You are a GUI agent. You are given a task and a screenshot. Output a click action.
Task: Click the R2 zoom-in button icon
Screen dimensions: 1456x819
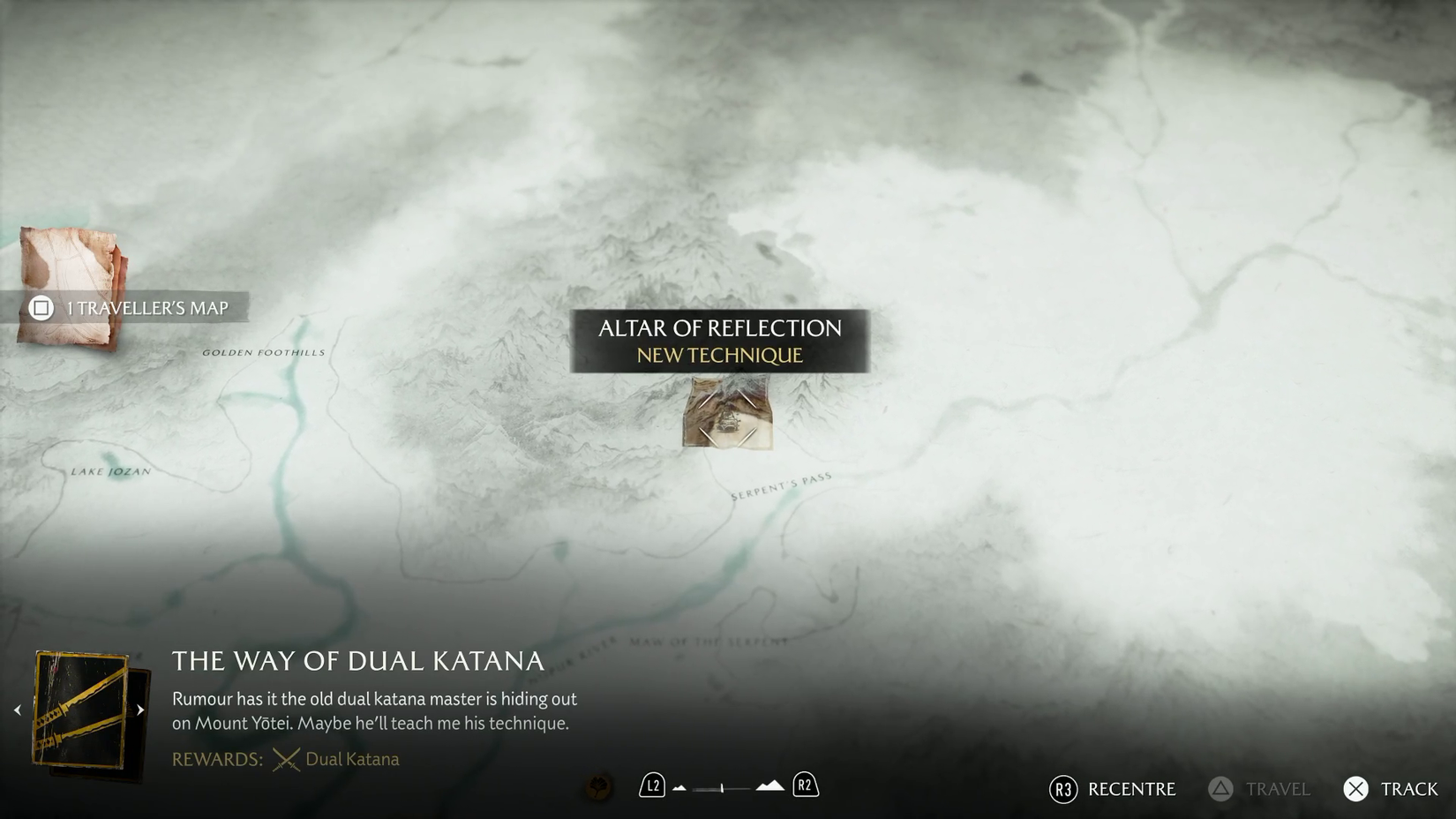tap(804, 785)
